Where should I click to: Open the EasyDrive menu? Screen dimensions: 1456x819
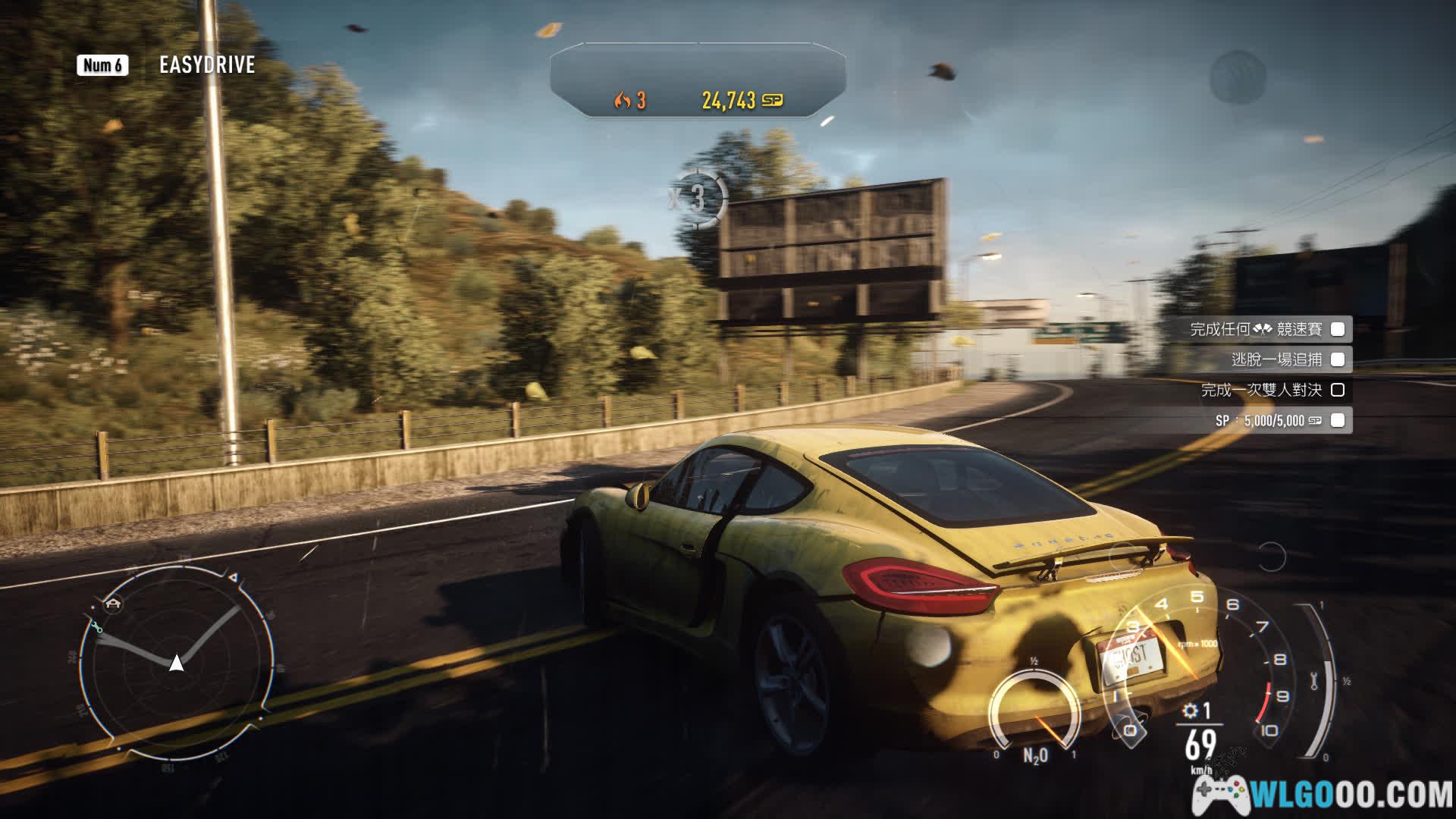click(x=206, y=65)
